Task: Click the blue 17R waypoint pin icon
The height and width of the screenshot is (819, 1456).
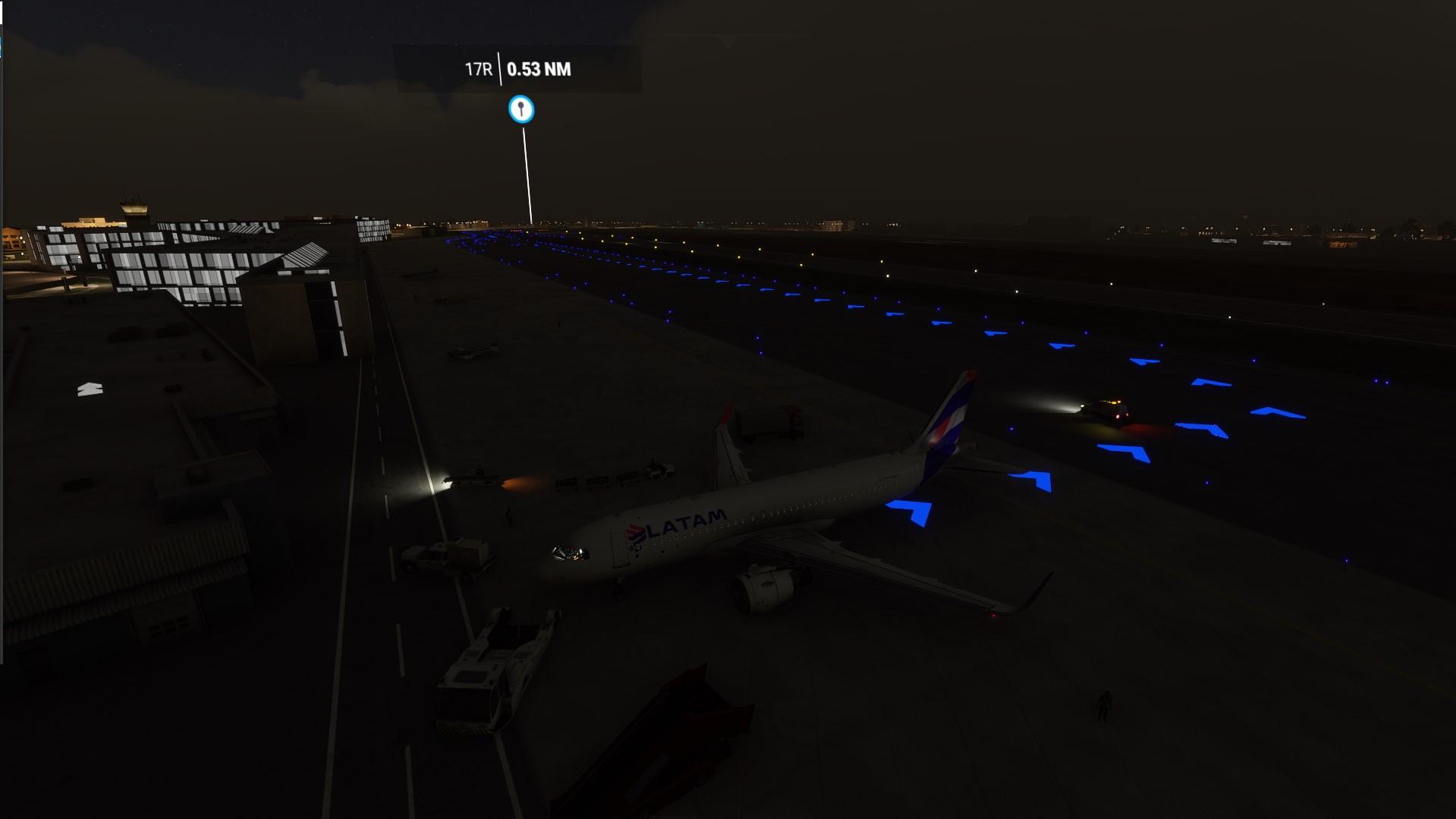Action: click(x=521, y=108)
